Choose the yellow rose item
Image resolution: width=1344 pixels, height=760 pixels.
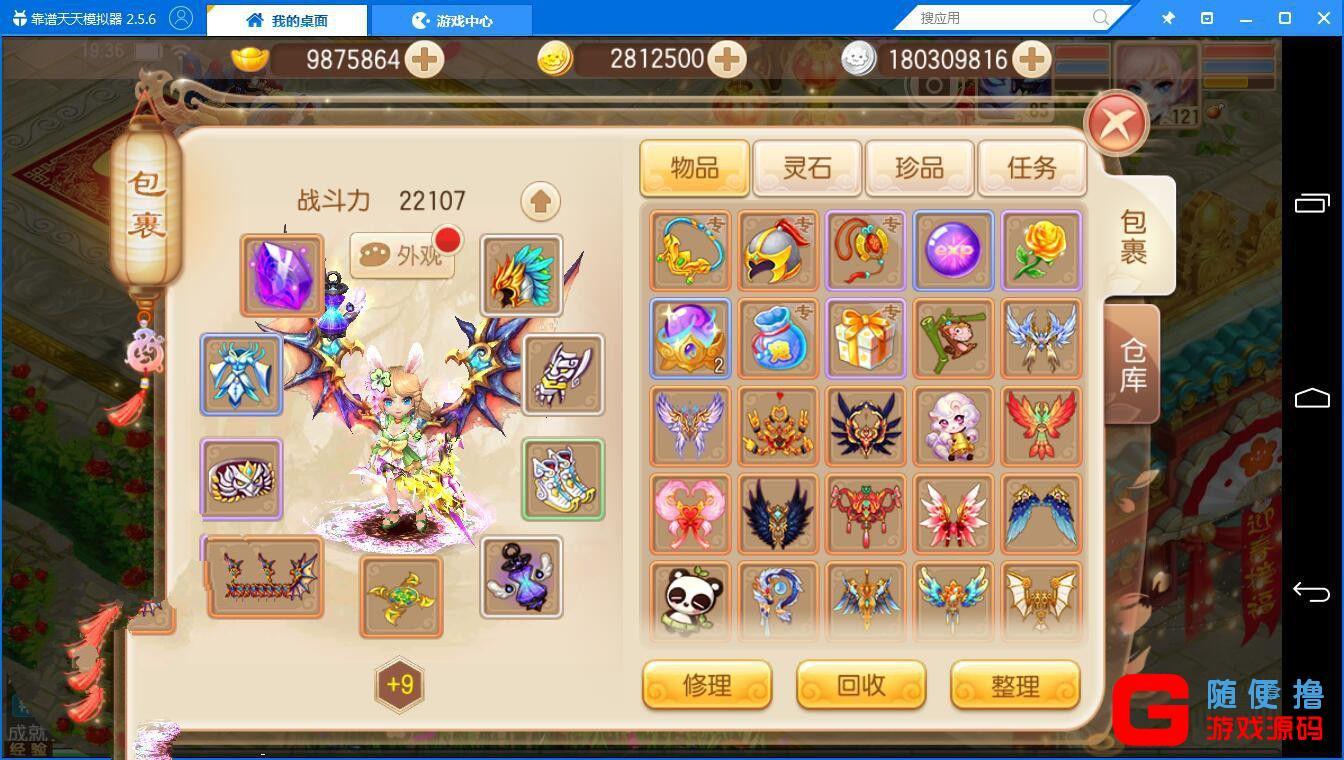[1041, 250]
